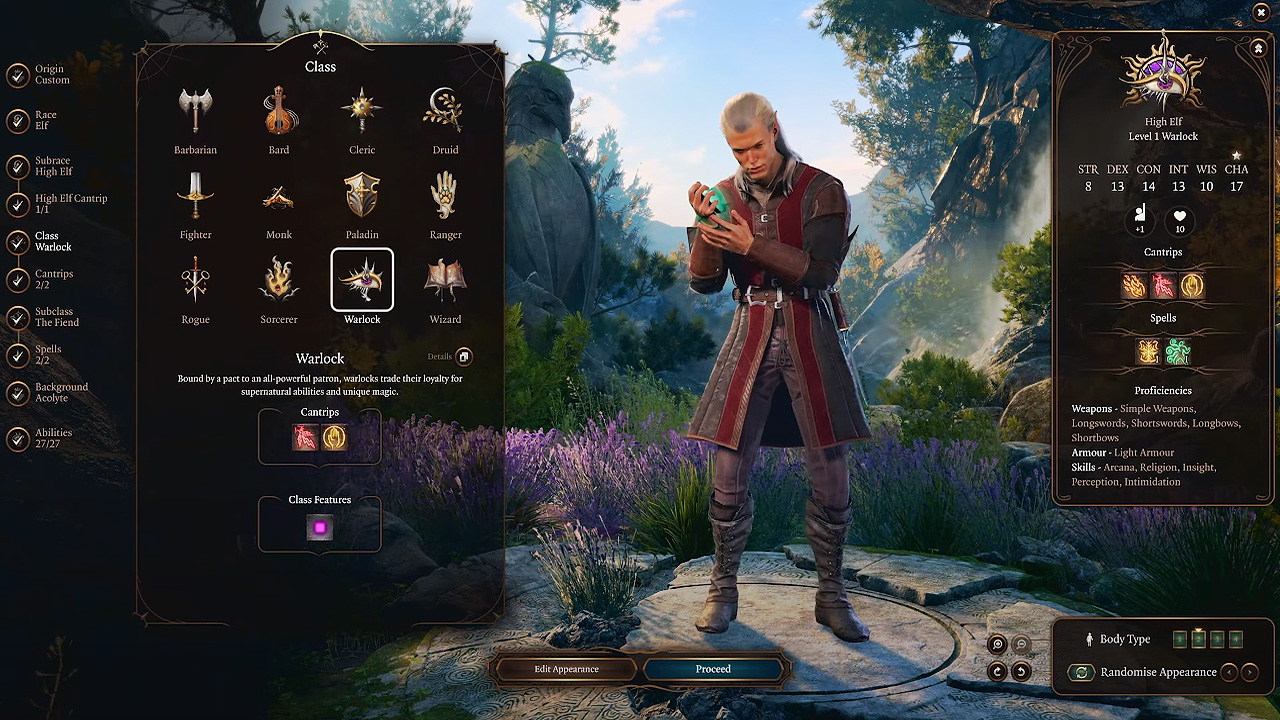This screenshot has width=1280, height=720.
Task: Collapse the character summary panel
Action: pyautogui.click(x=1258, y=47)
